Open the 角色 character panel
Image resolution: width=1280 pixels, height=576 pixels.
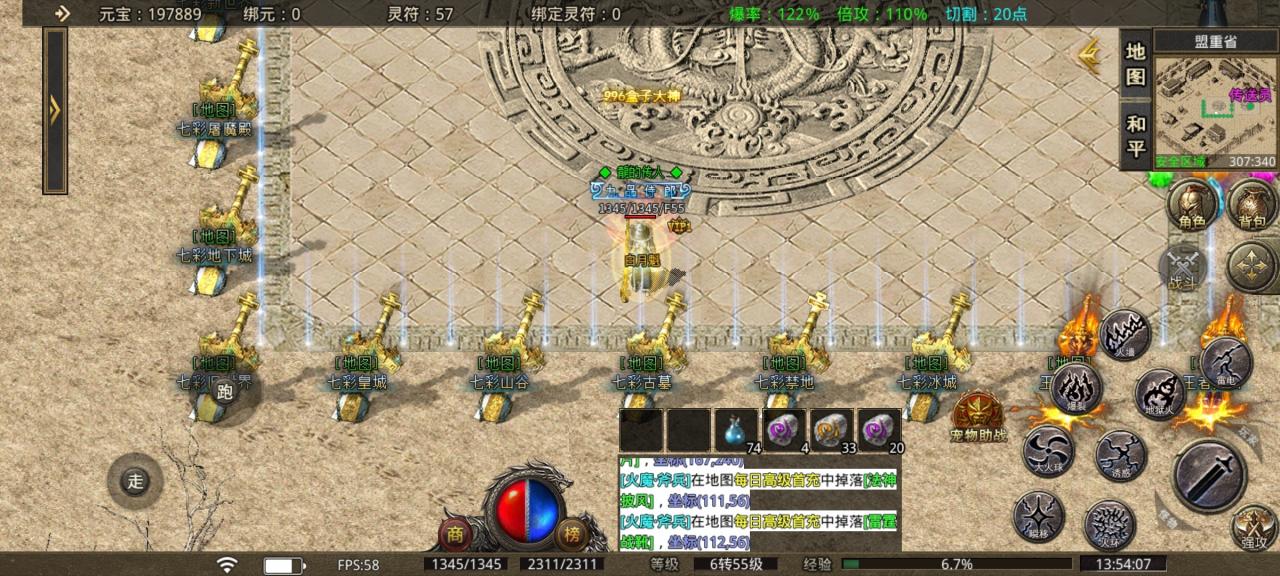[x=1192, y=205]
